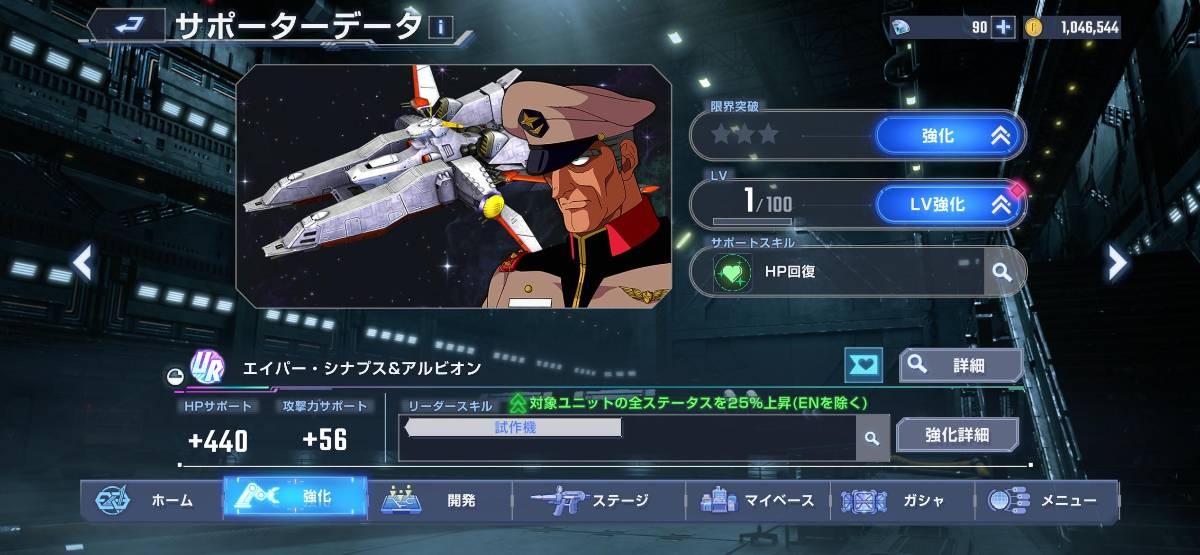This screenshot has height=555, width=1200.
Task: Open the ステージ stage tab
Action: pos(598,500)
